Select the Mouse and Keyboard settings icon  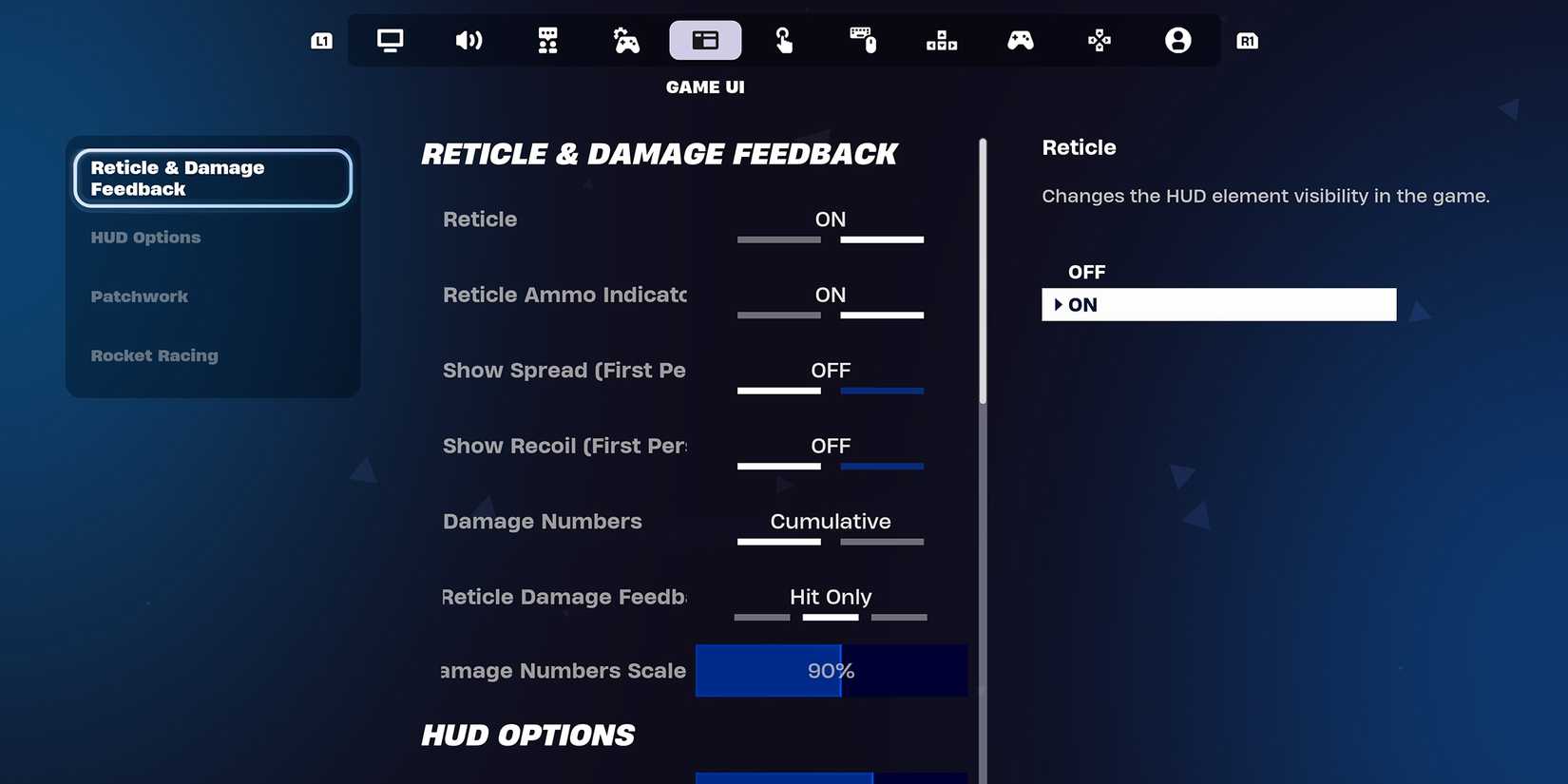click(x=863, y=40)
